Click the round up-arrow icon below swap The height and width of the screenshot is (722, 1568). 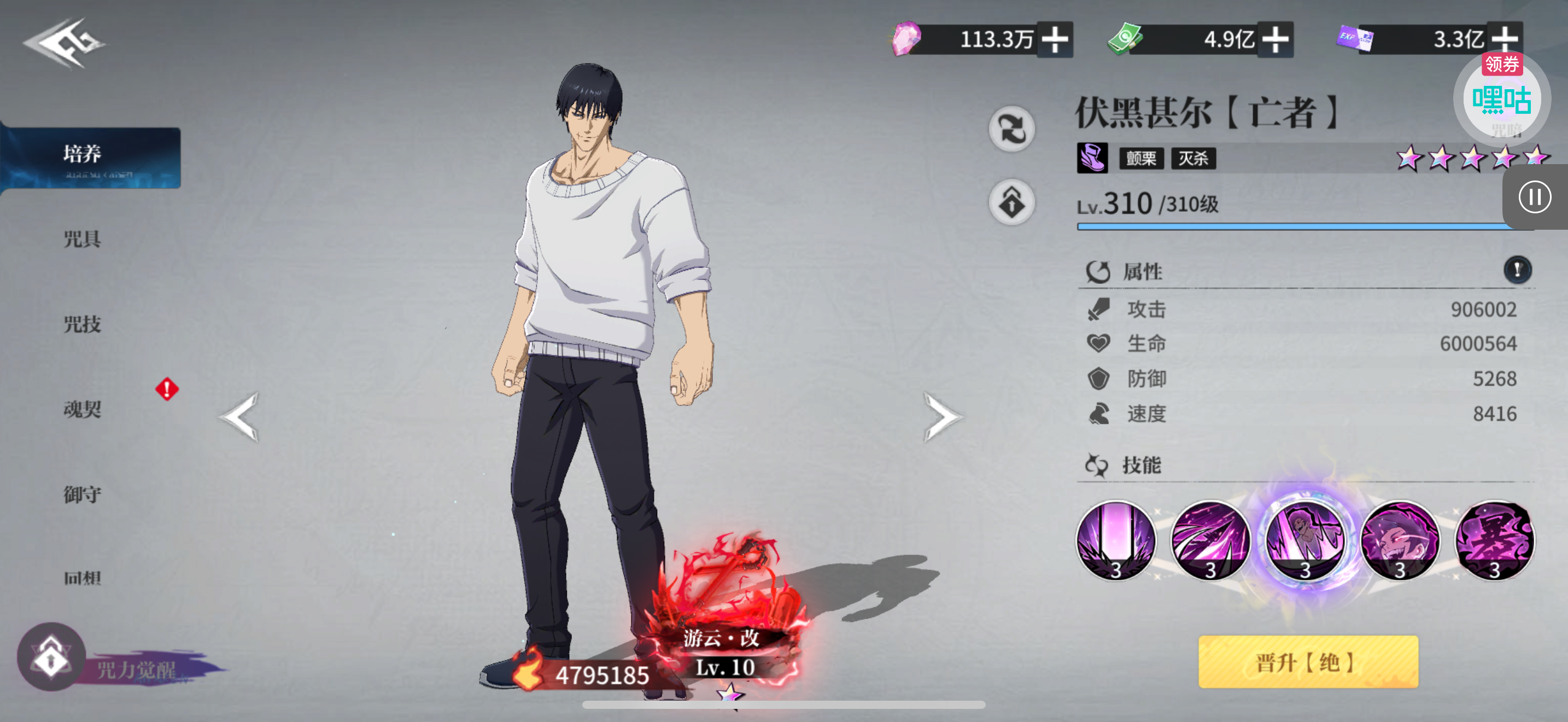click(1011, 202)
